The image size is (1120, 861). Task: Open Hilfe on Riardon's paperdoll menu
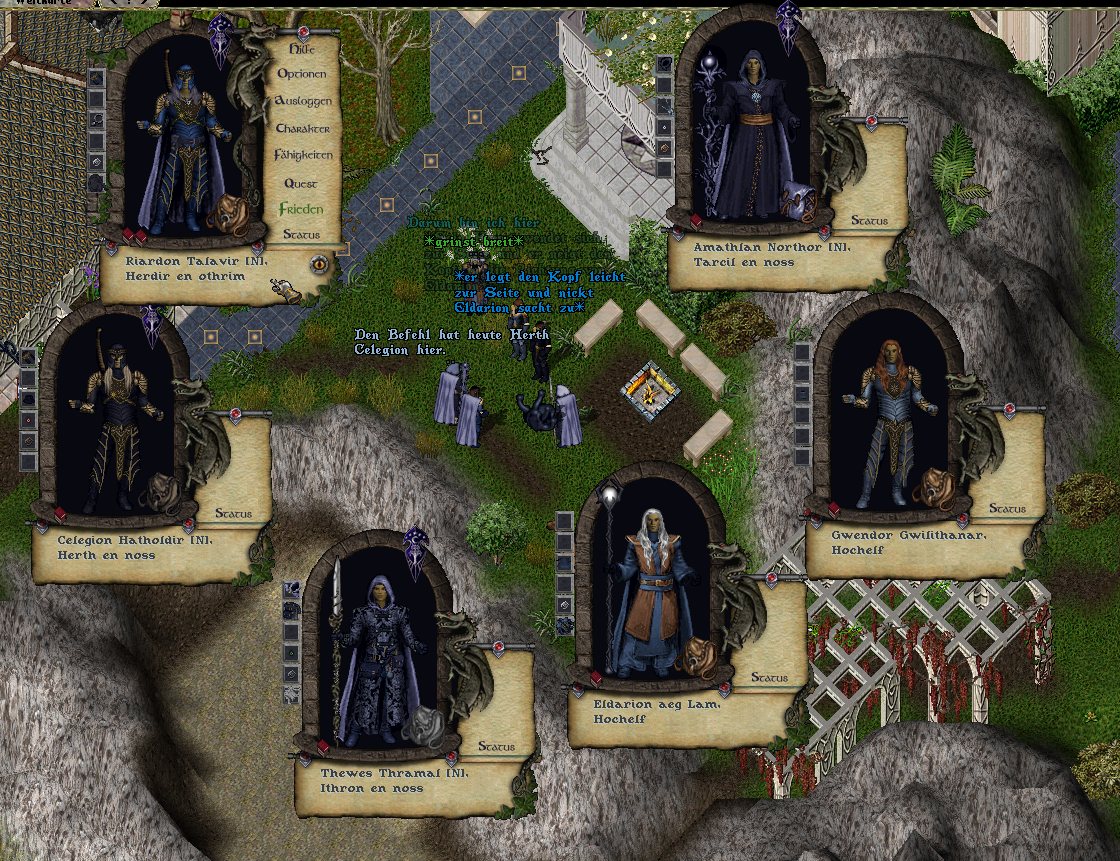click(300, 48)
